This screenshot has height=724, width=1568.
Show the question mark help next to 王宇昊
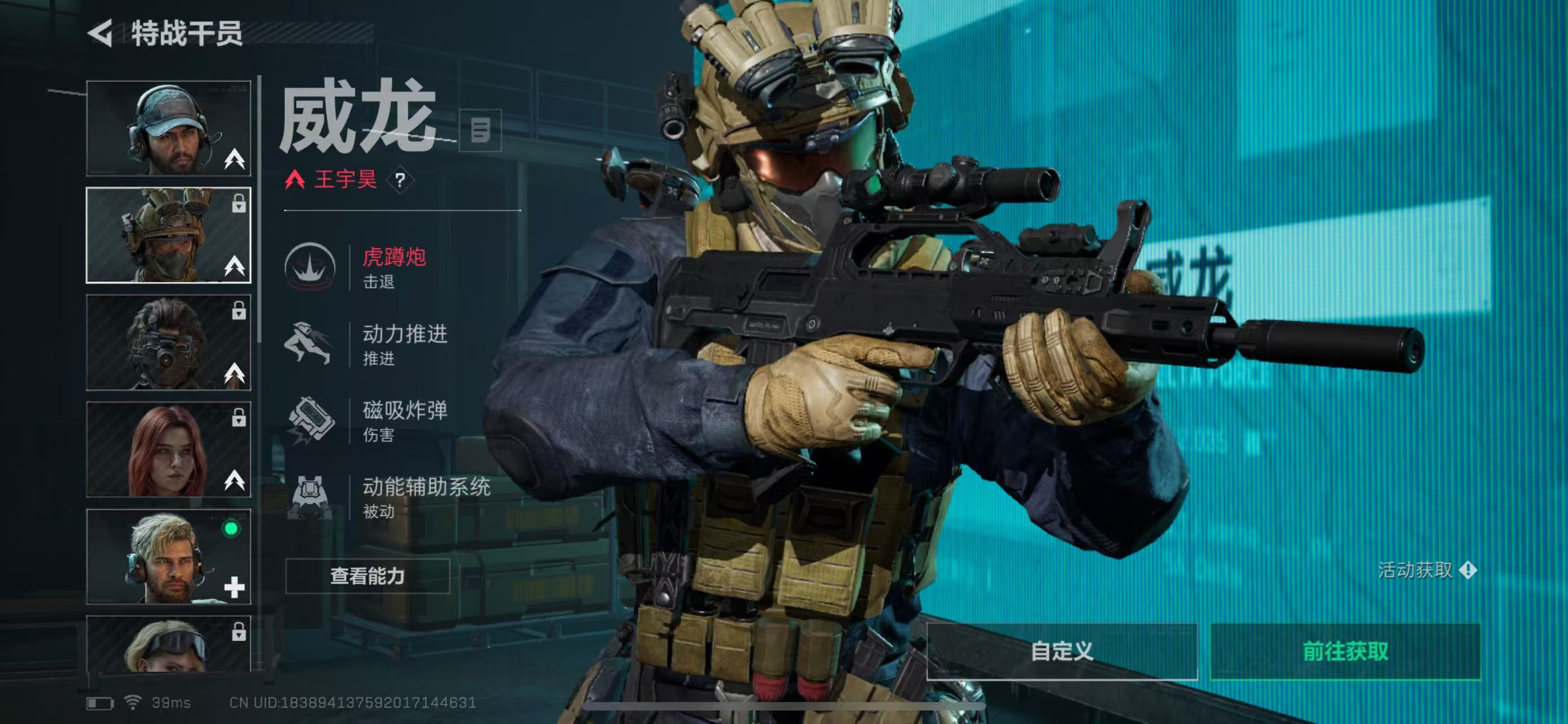(400, 180)
